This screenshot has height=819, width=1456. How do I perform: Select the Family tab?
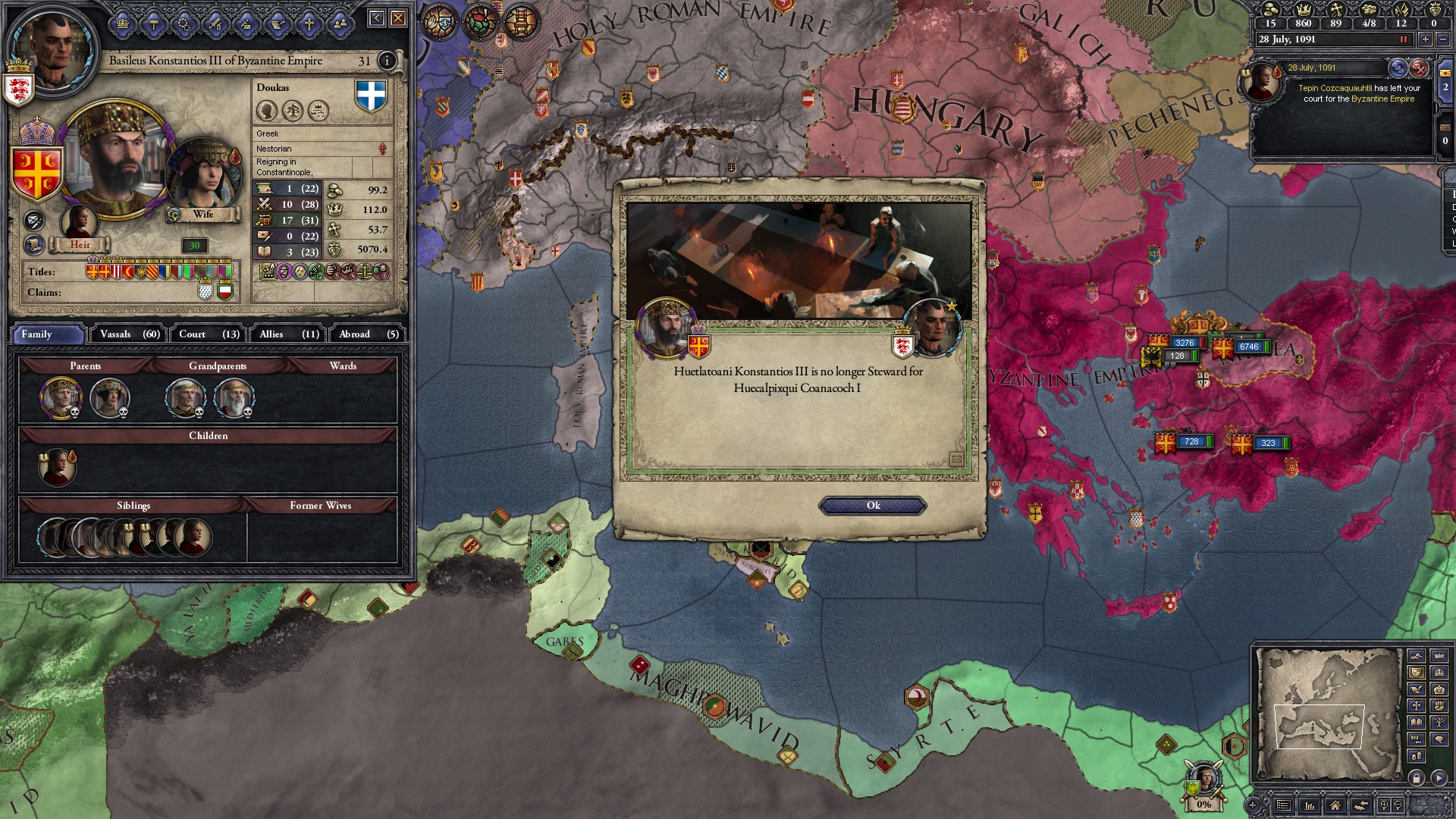point(47,334)
